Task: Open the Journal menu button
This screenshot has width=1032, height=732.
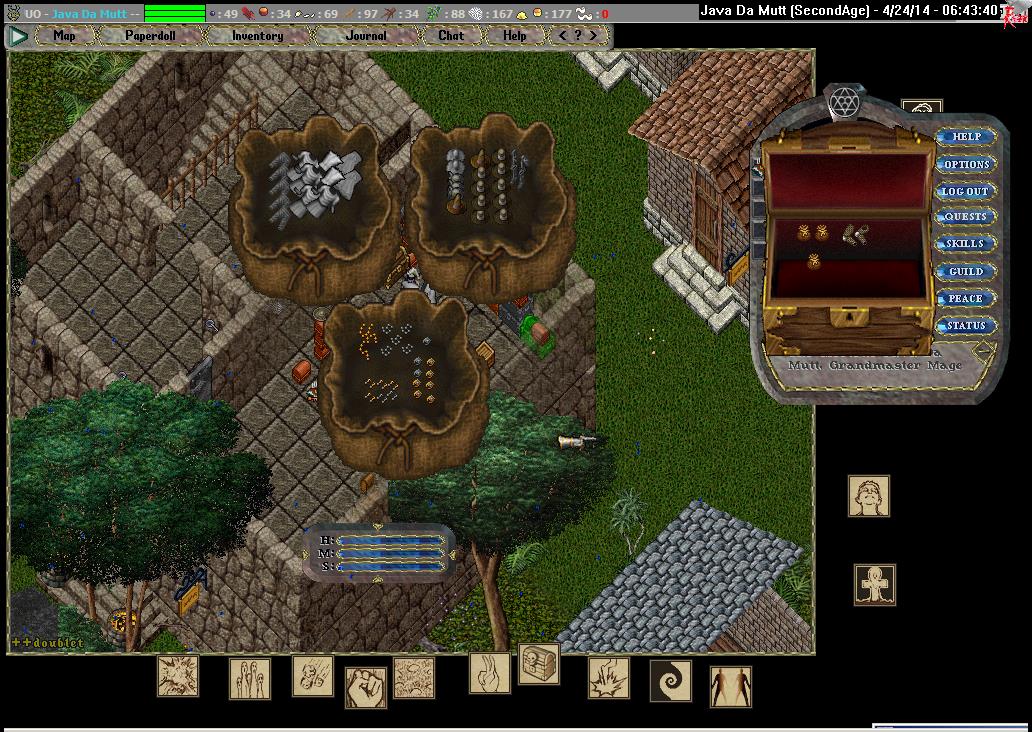Action: pos(366,35)
